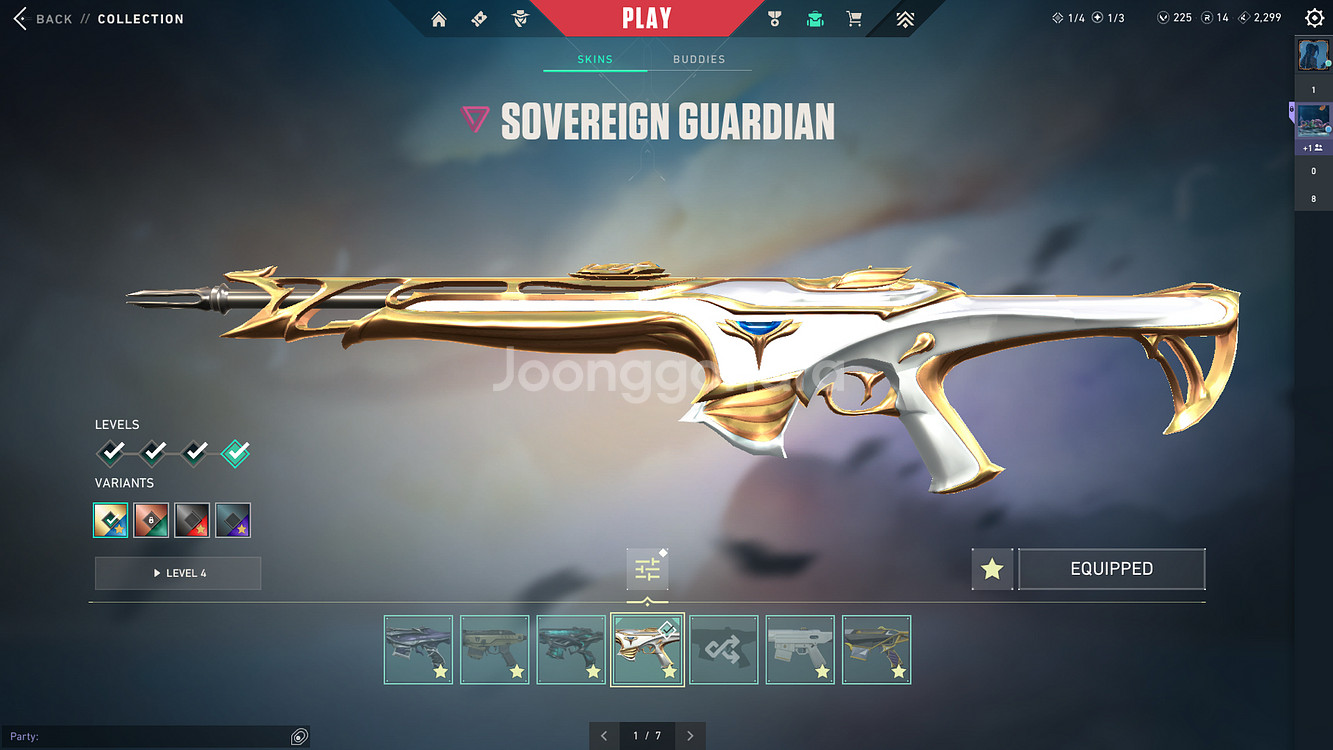This screenshot has height=750, width=1333.
Task: Select the plain white default Guardian thumbnail
Action: pos(800,650)
